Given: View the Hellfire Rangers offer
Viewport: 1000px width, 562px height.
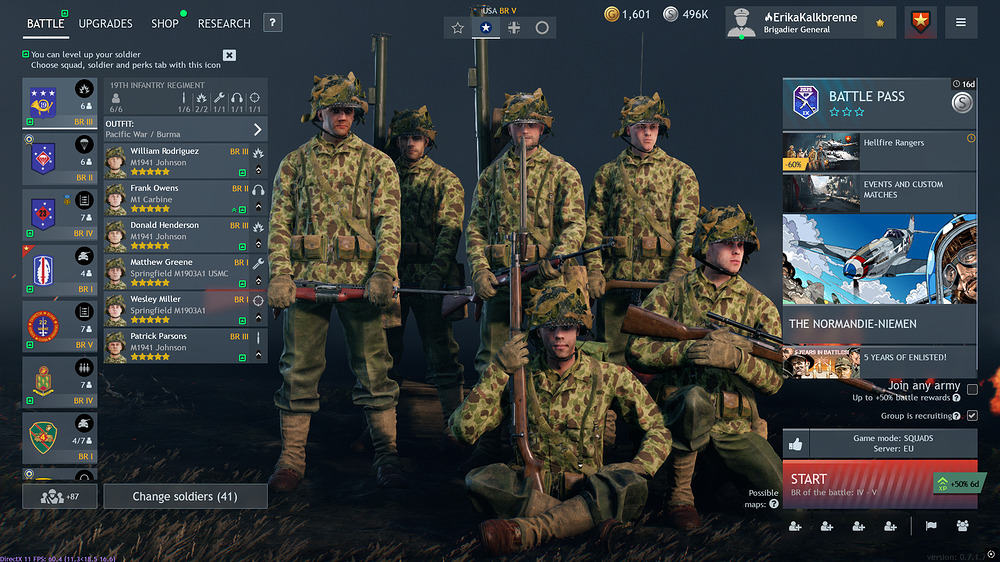Looking at the screenshot, I should point(879,151).
